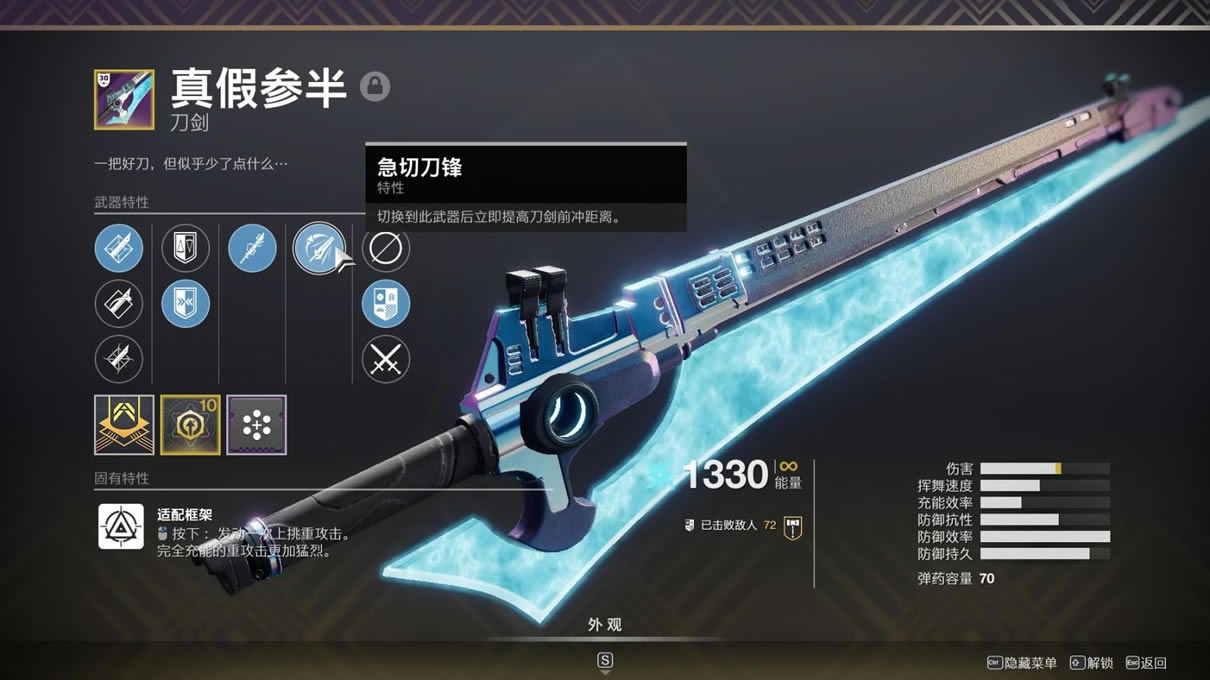Open the gold chevron weapon level slot
Screen dimensions: 1210x680
pyautogui.click(x=124, y=425)
